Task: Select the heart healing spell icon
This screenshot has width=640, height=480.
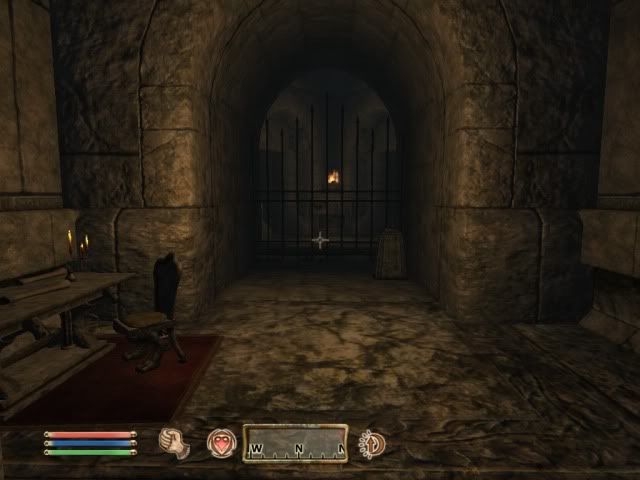Action: pos(221,442)
